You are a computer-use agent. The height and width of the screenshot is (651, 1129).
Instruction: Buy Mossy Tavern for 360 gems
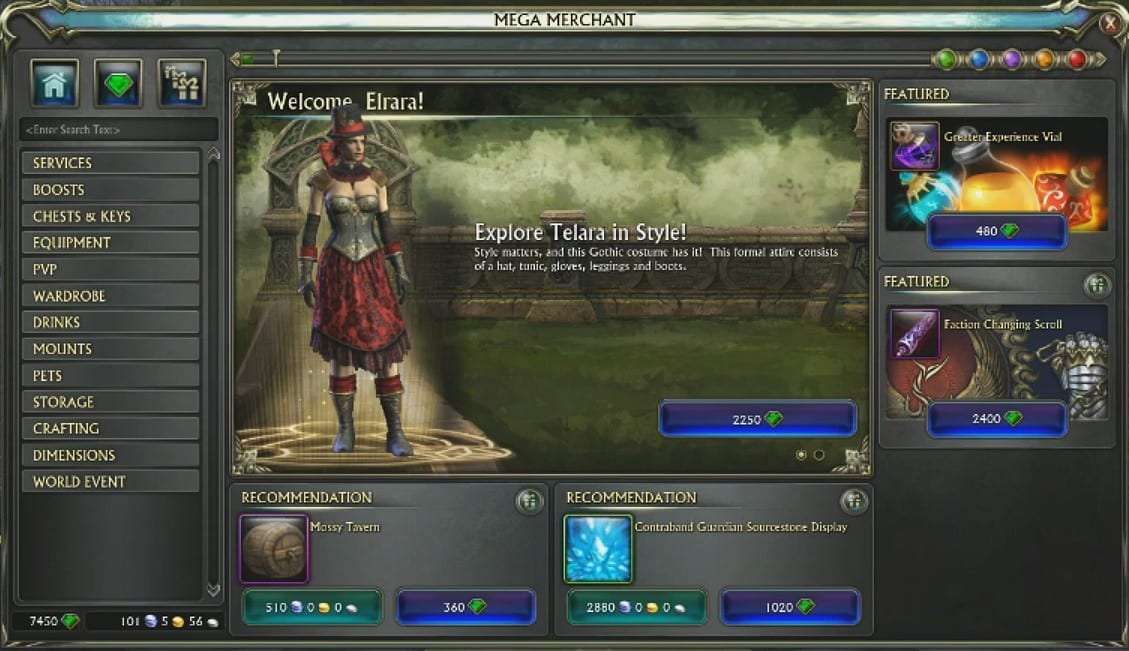coord(465,607)
